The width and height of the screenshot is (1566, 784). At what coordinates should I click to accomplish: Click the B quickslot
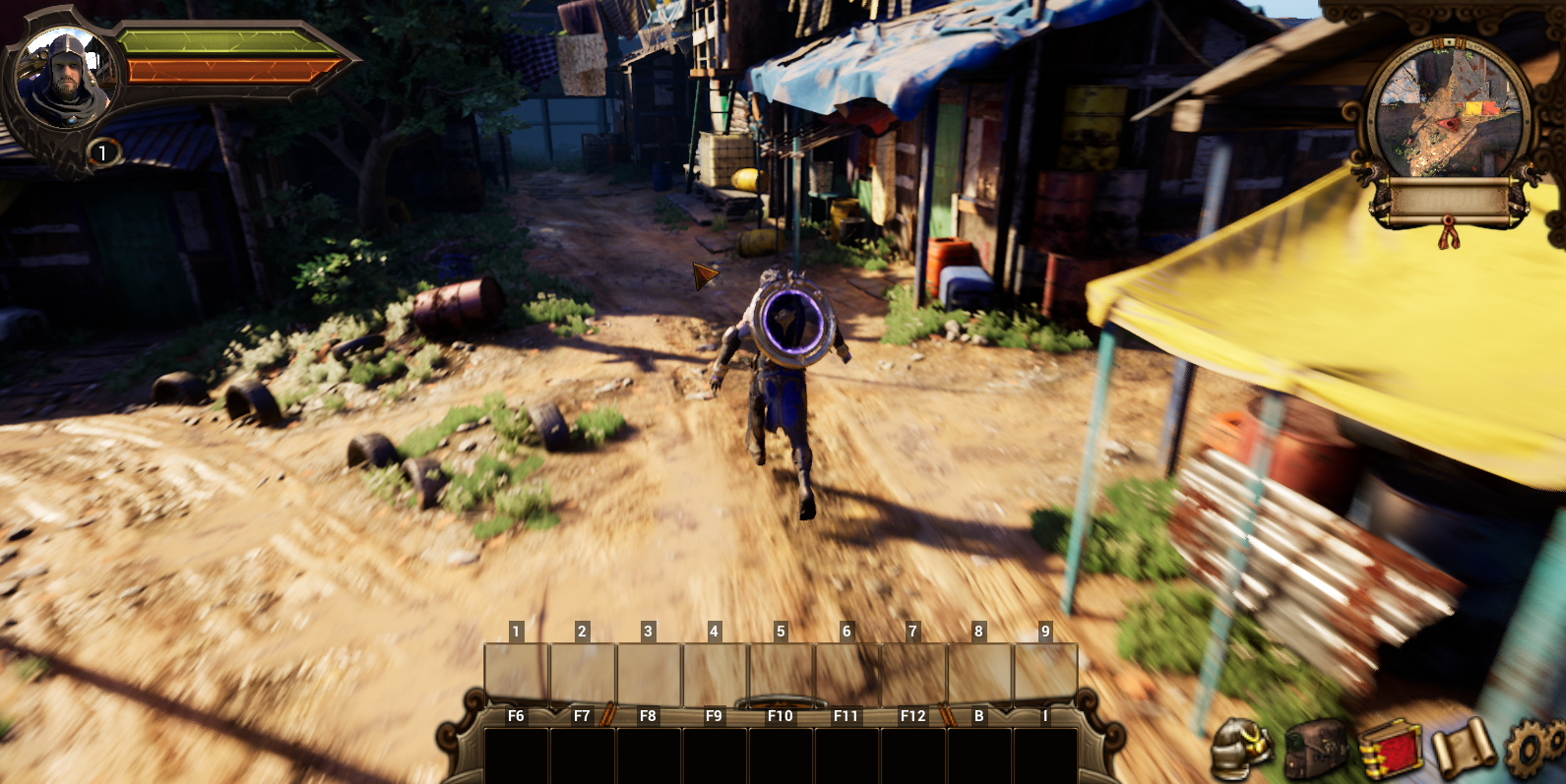pyautogui.click(x=979, y=753)
